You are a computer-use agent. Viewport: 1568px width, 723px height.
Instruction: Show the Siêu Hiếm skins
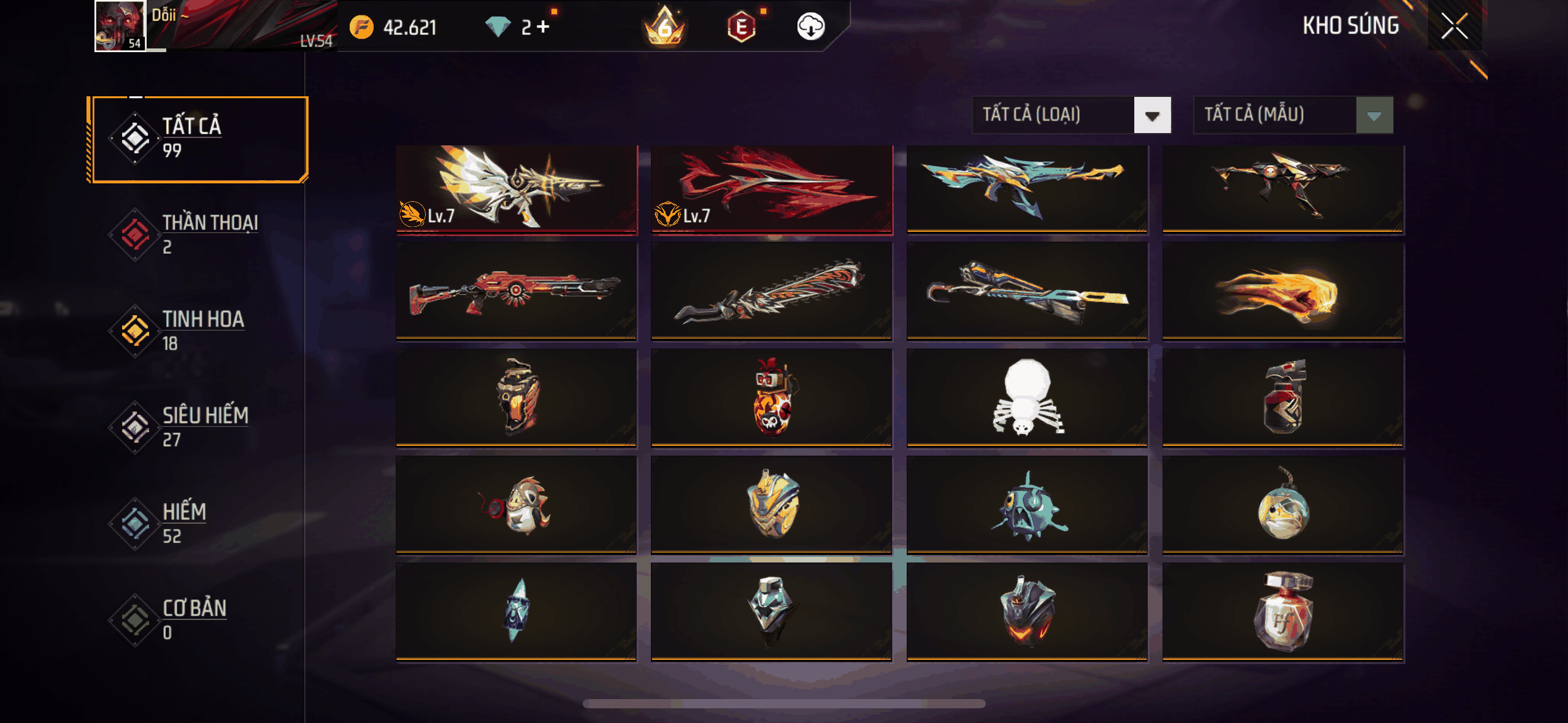(x=198, y=427)
